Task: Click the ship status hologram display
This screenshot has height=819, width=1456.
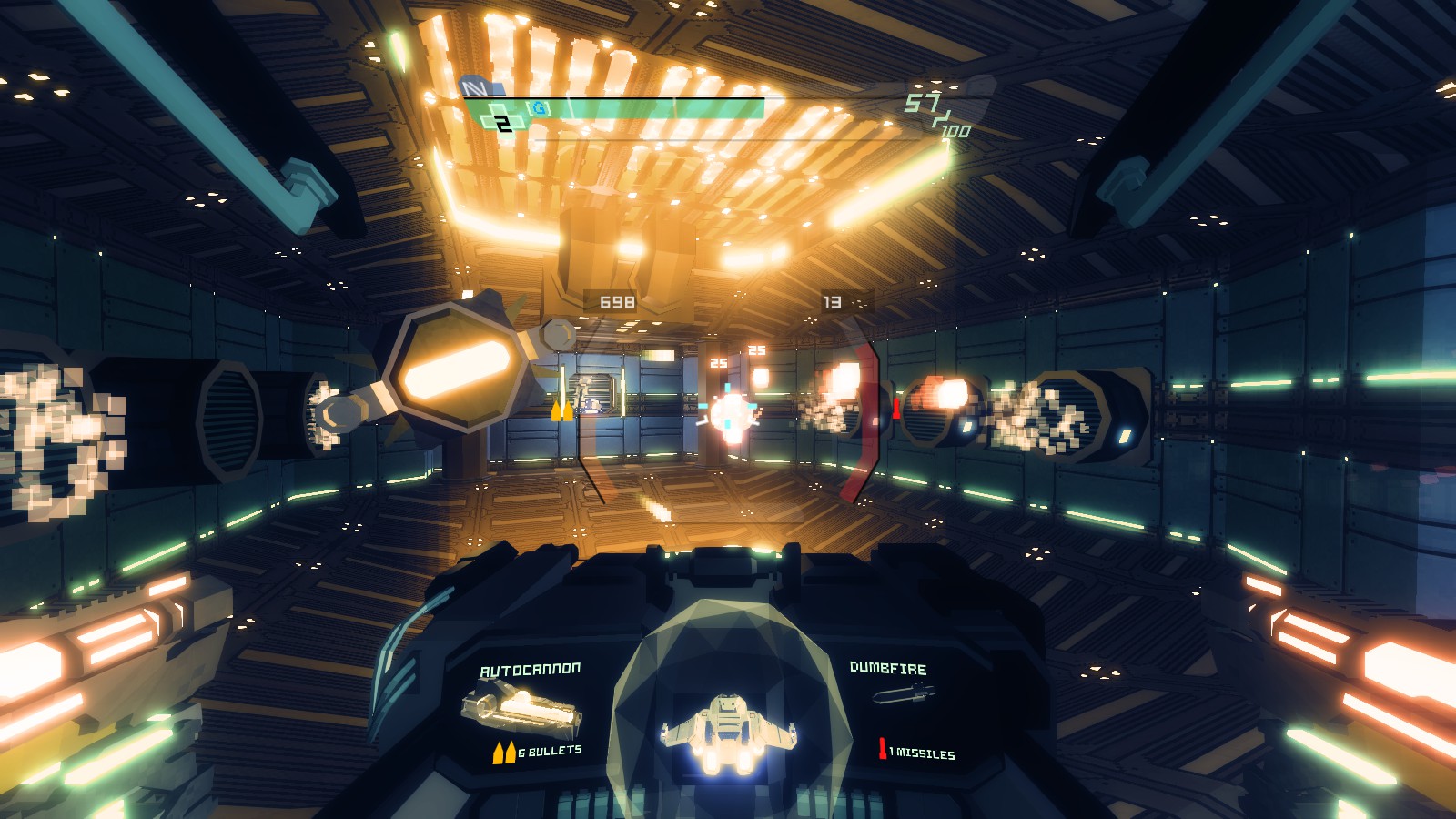Action: pyautogui.click(x=727, y=731)
